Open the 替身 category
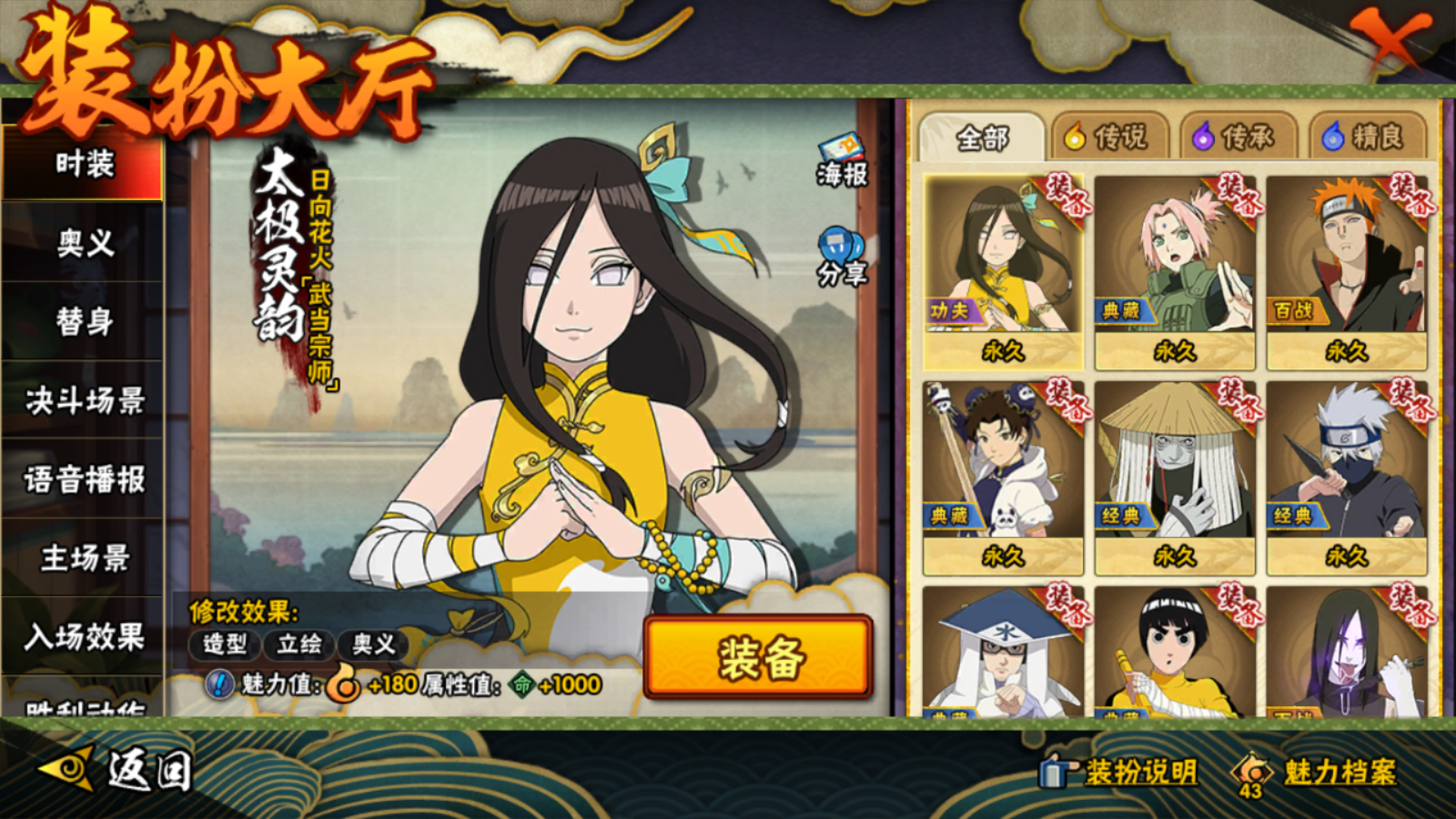This screenshot has height=819, width=1456. tap(83, 322)
